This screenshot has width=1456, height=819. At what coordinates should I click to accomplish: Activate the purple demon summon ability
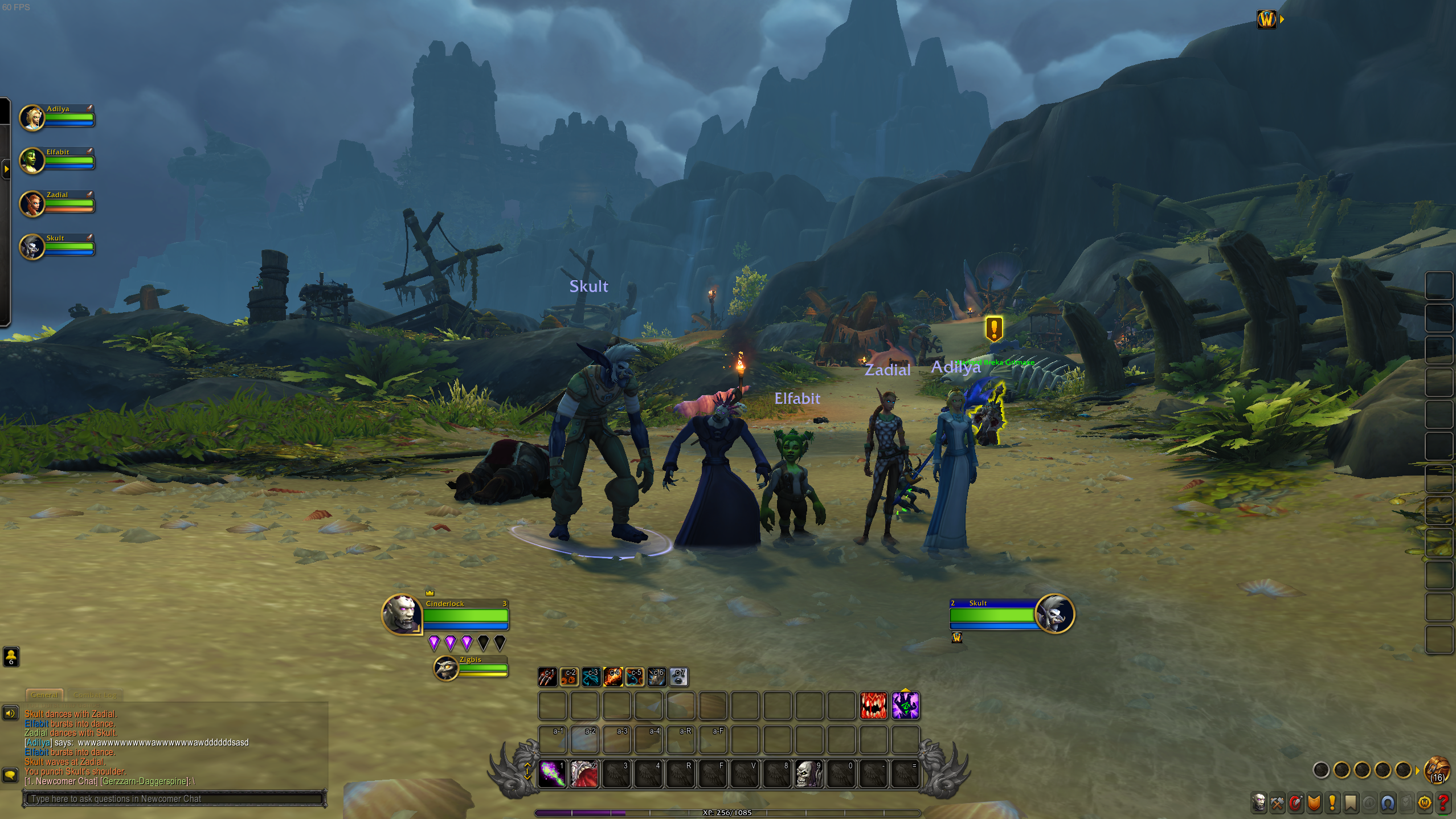905,706
